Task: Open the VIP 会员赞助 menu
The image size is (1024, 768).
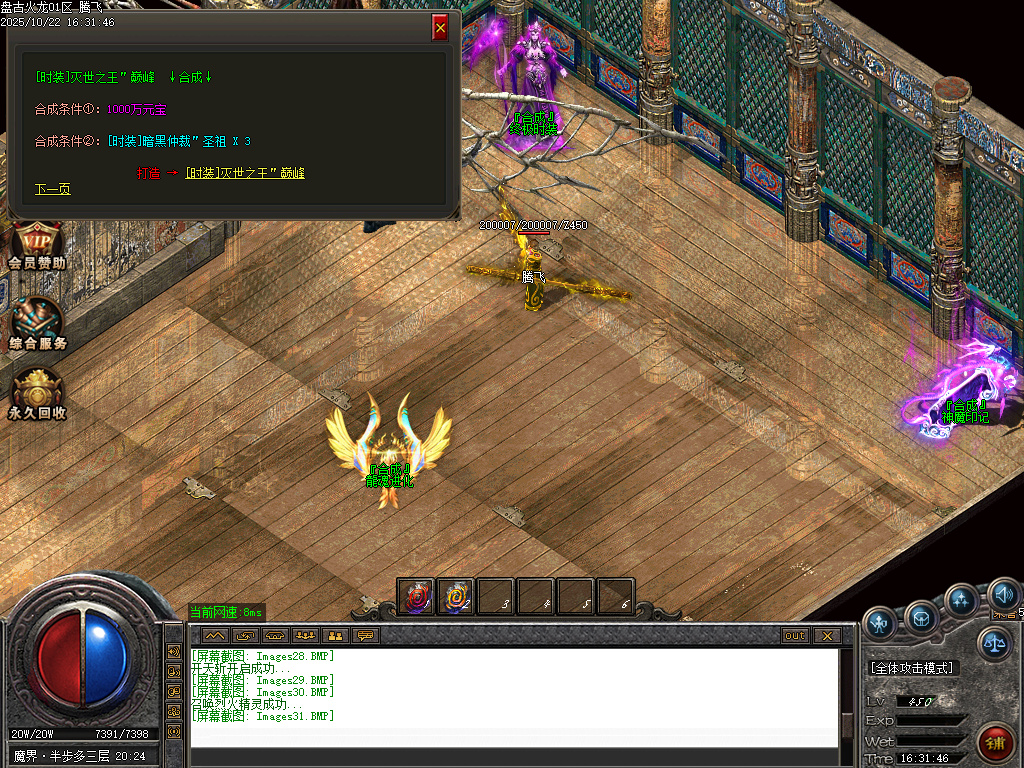Action: point(37,246)
